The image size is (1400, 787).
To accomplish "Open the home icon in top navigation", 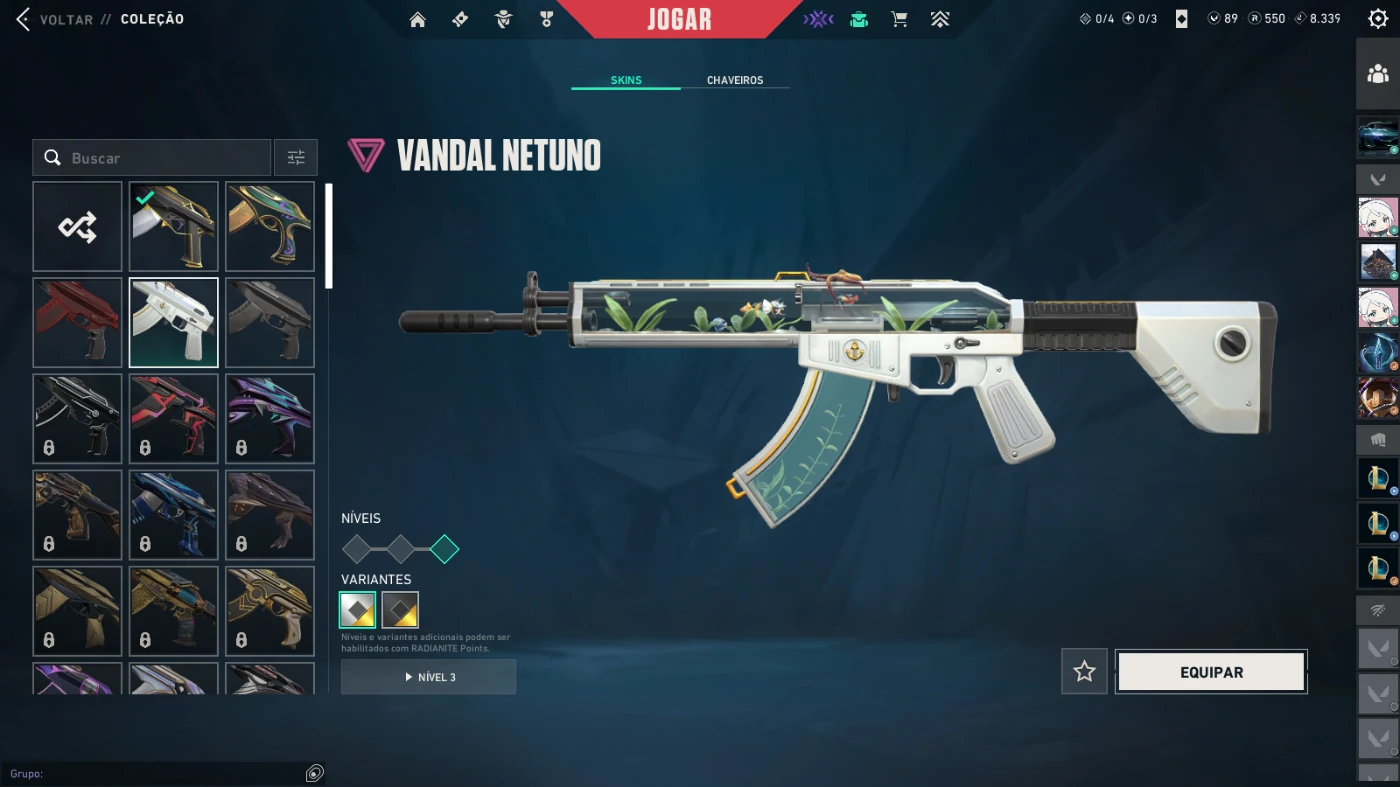I will (418, 19).
